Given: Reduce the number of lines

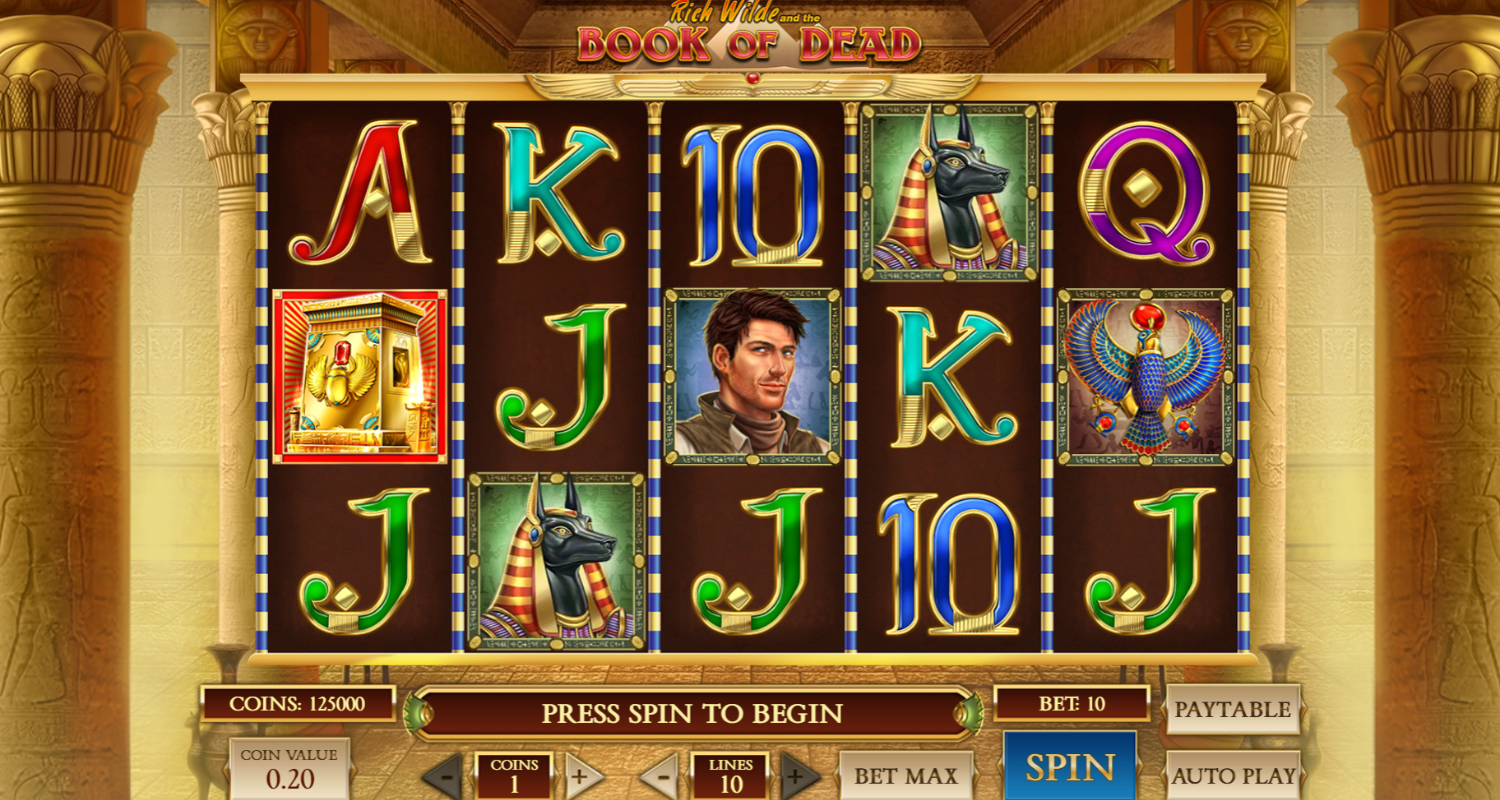Looking at the screenshot, I should click(660, 776).
